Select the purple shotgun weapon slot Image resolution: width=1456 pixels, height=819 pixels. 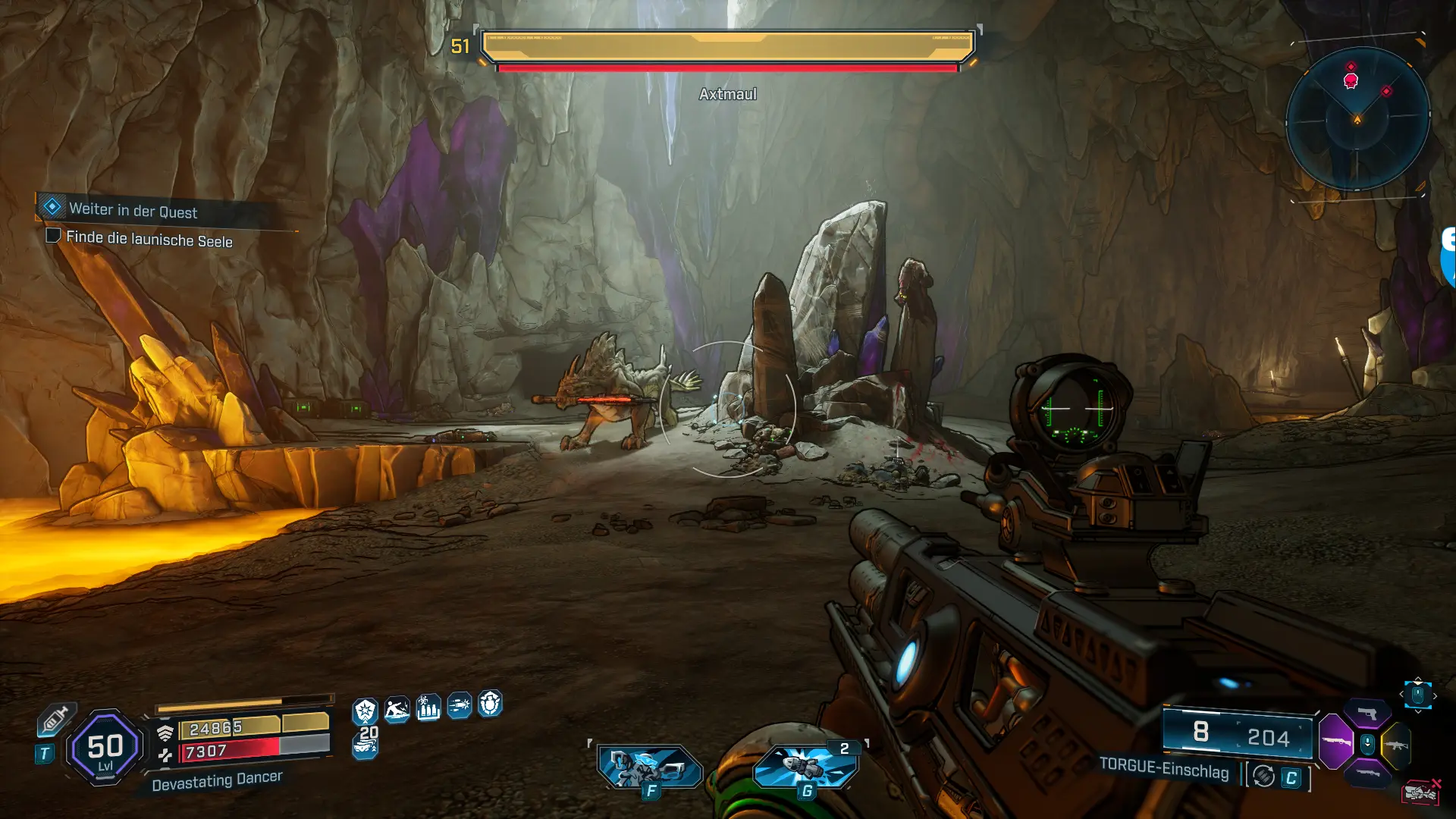click(1336, 742)
